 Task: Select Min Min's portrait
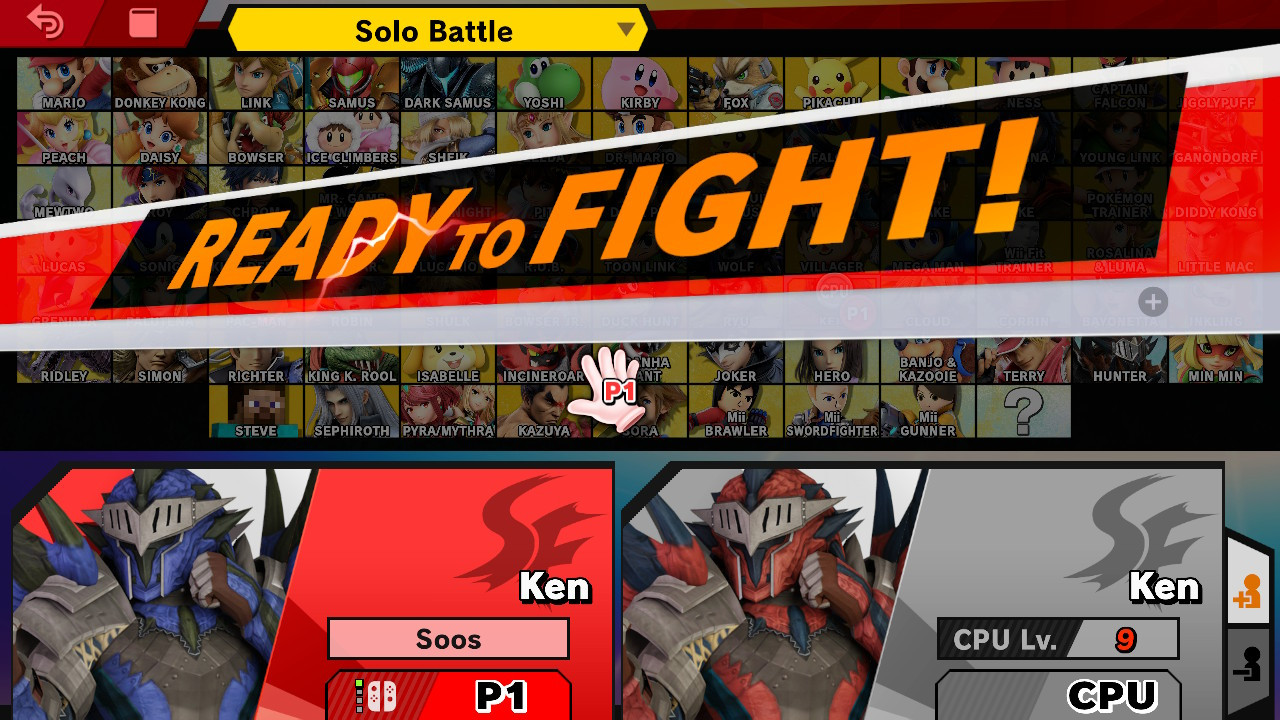(x=1214, y=360)
